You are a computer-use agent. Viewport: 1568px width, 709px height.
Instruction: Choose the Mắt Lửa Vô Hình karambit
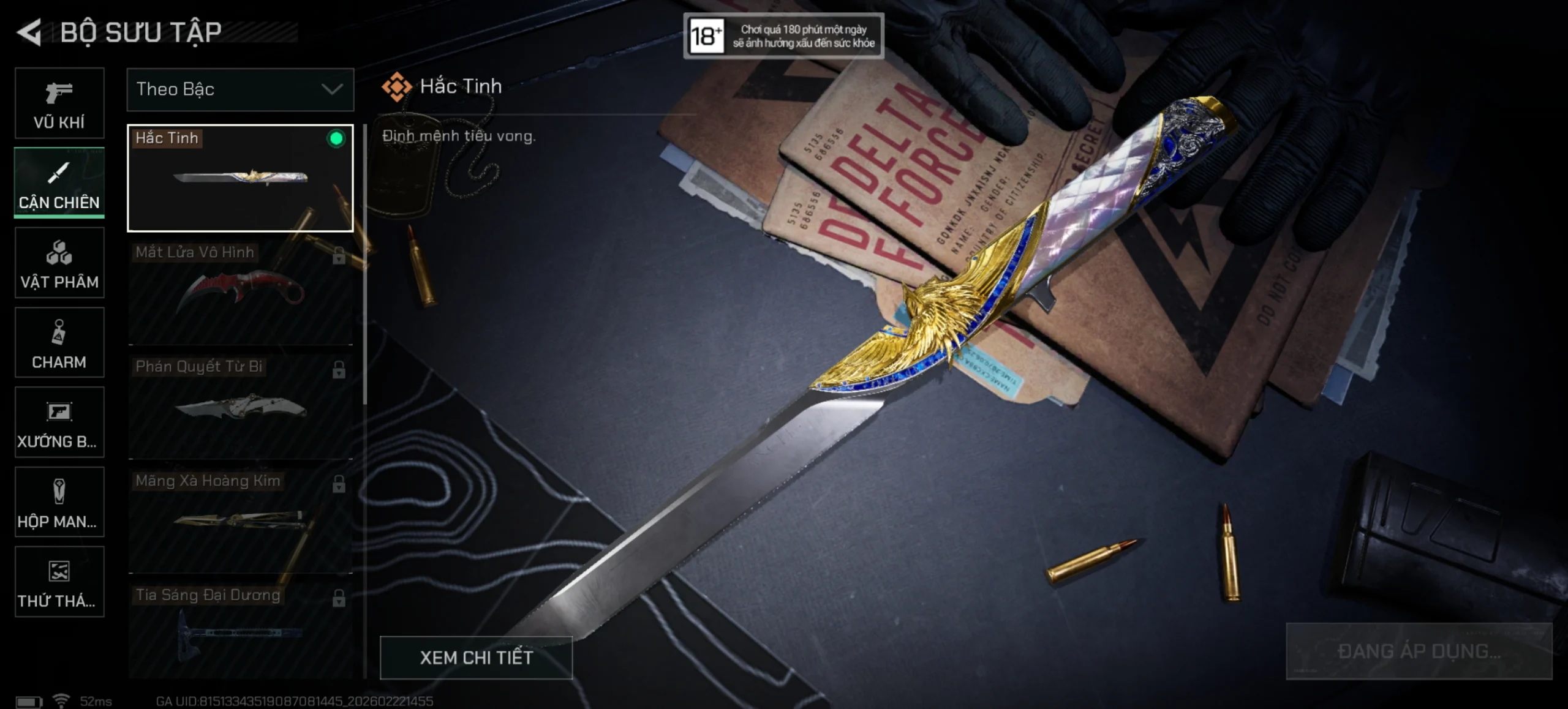[x=240, y=293]
